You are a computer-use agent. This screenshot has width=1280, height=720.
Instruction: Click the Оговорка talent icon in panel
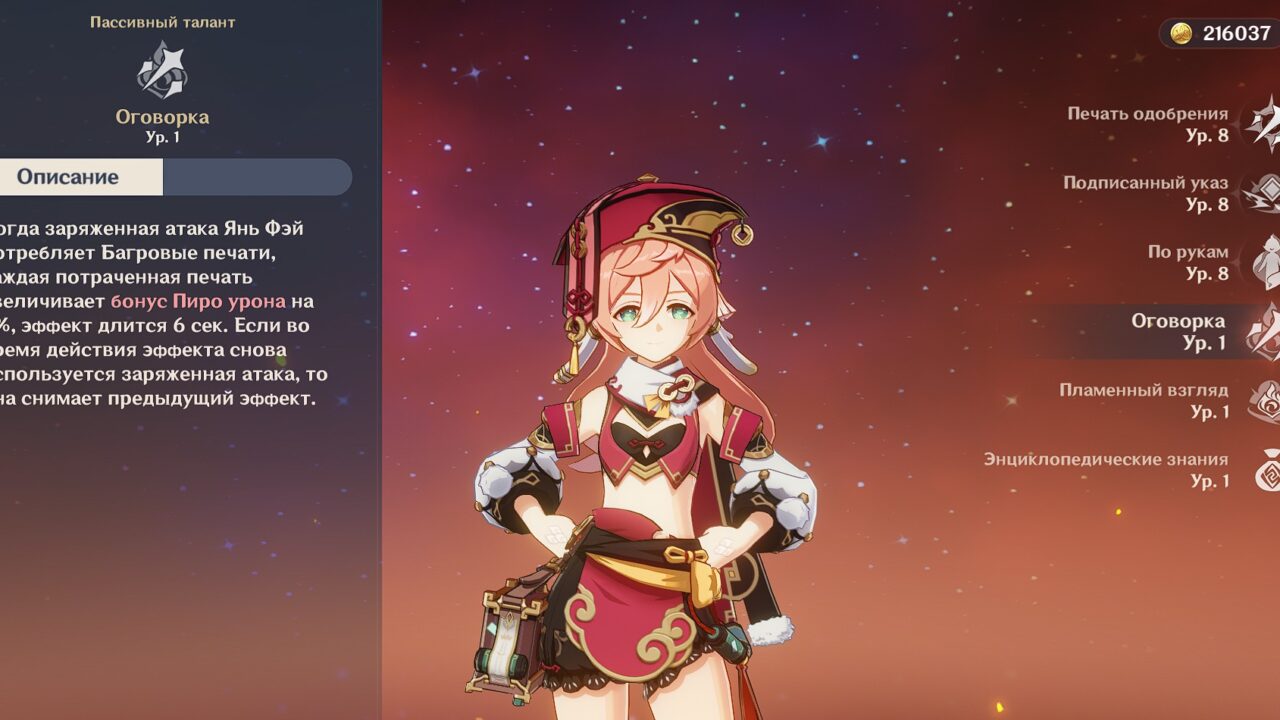[x=162, y=72]
